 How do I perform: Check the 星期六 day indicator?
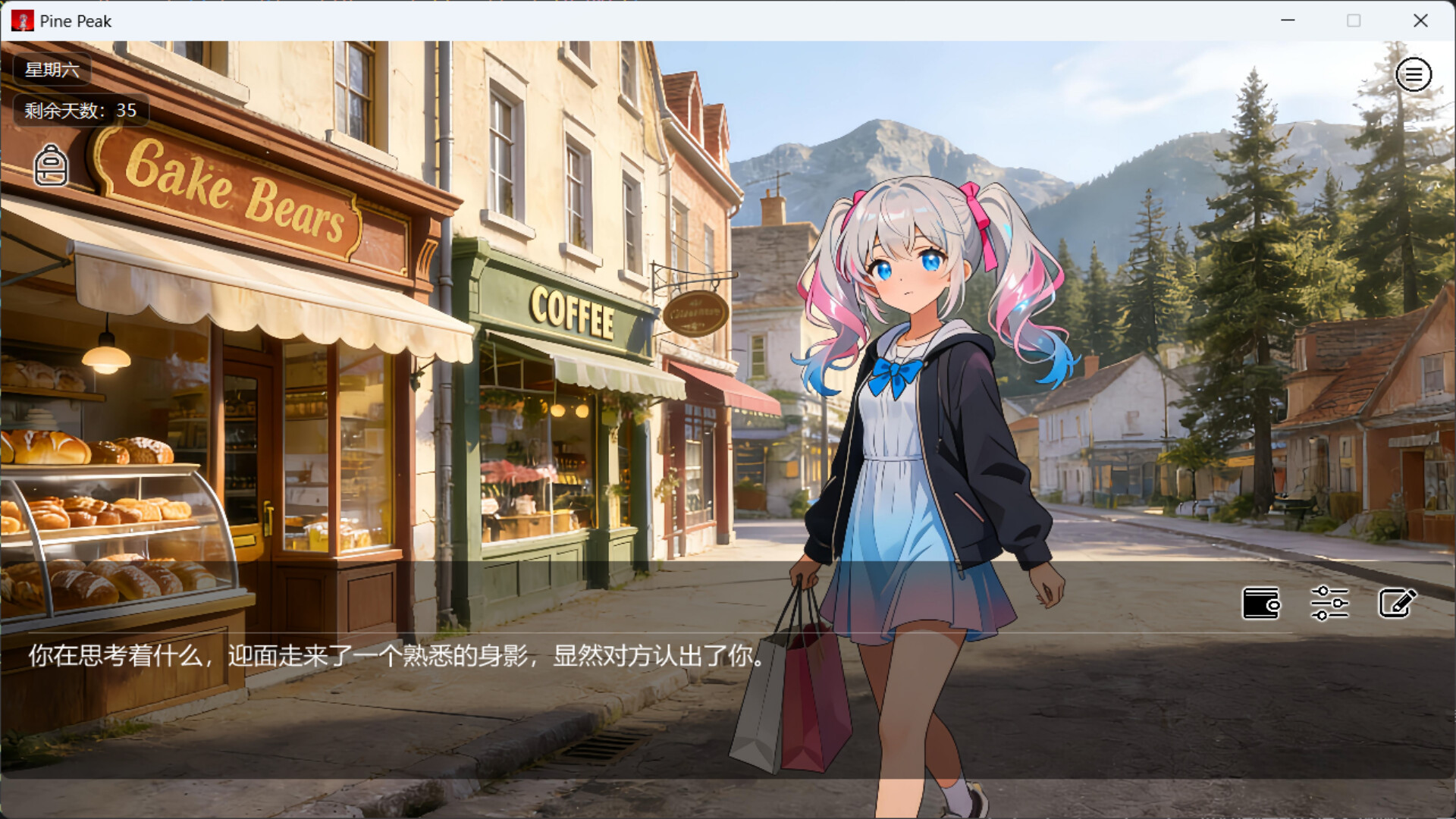pos(49,70)
